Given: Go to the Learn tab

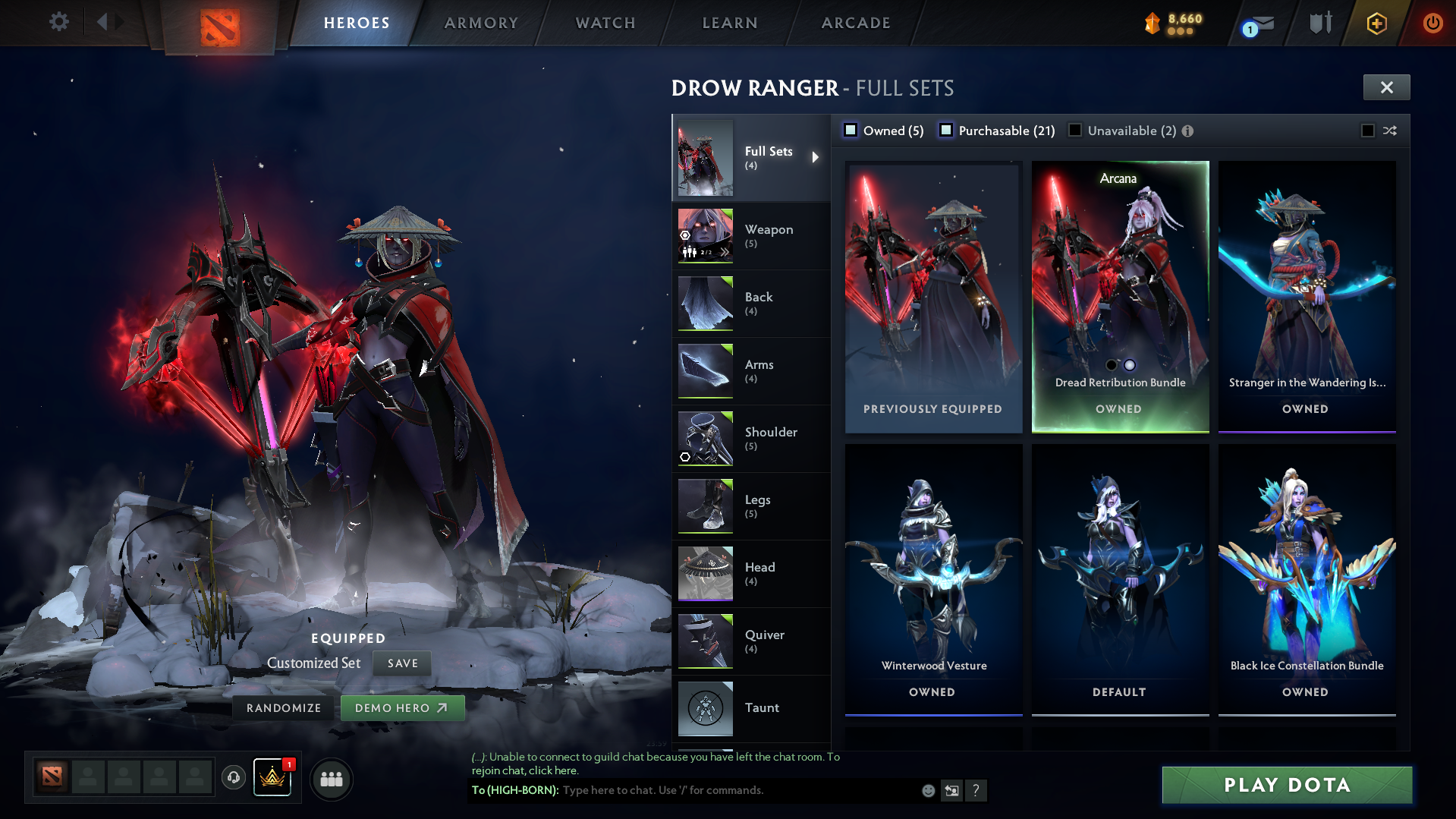Looking at the screenshot, I should [730, 23].
